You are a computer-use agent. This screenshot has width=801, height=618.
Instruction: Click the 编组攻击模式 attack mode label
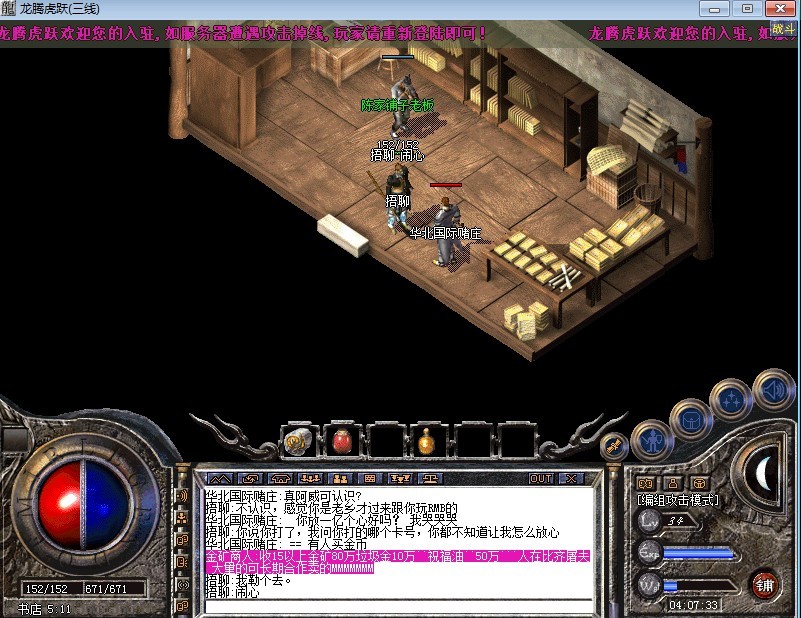click(678, 499)
